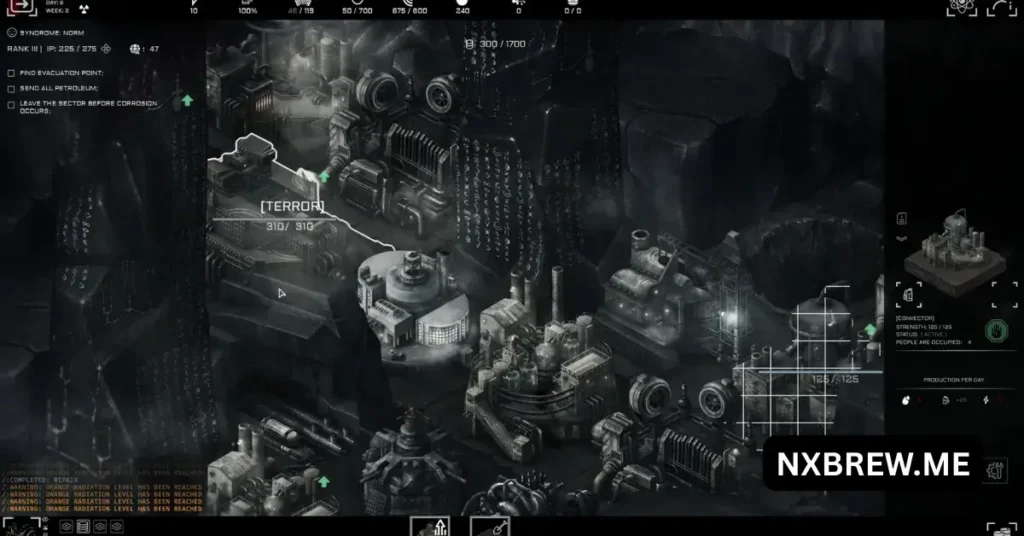1024x536 pixels.
Task: Toggle the Send All Petroleum objective checkbox
Action: (x=11, y=88)
